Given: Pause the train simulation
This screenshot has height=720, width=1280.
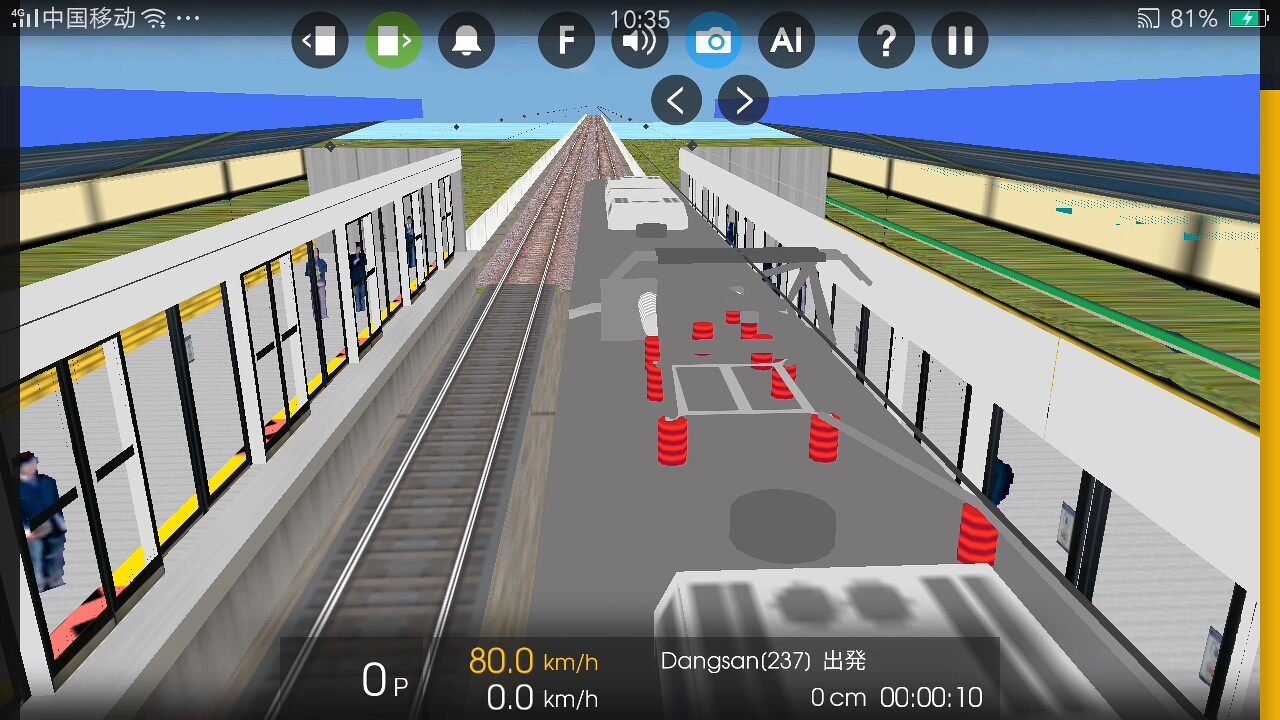Looking at the screenshot, I should [x=959, y=40].
